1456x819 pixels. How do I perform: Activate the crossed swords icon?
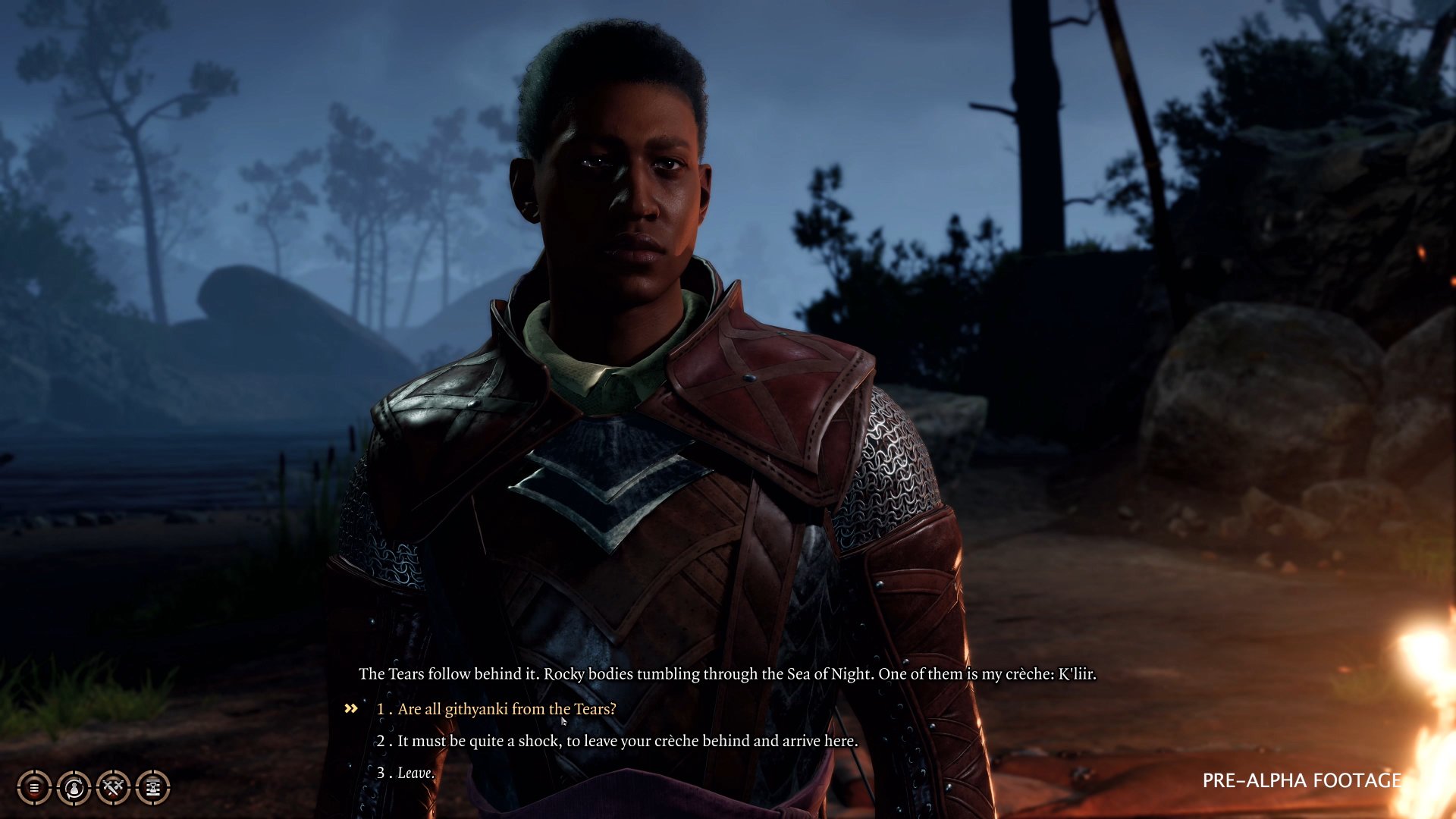(x=113, y=788)
